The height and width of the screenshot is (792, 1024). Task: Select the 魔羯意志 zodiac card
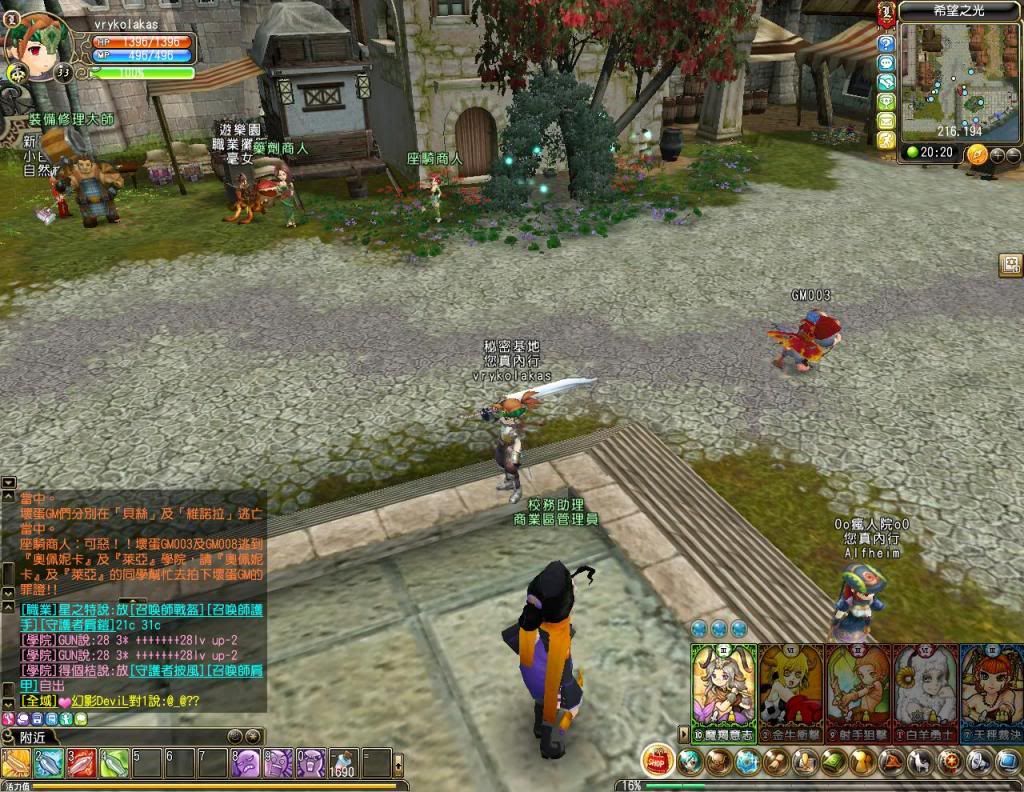[724, 692]
